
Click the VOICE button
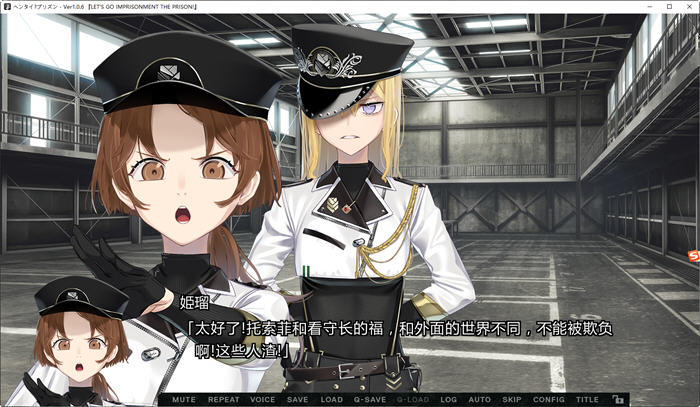coord(263,399)
